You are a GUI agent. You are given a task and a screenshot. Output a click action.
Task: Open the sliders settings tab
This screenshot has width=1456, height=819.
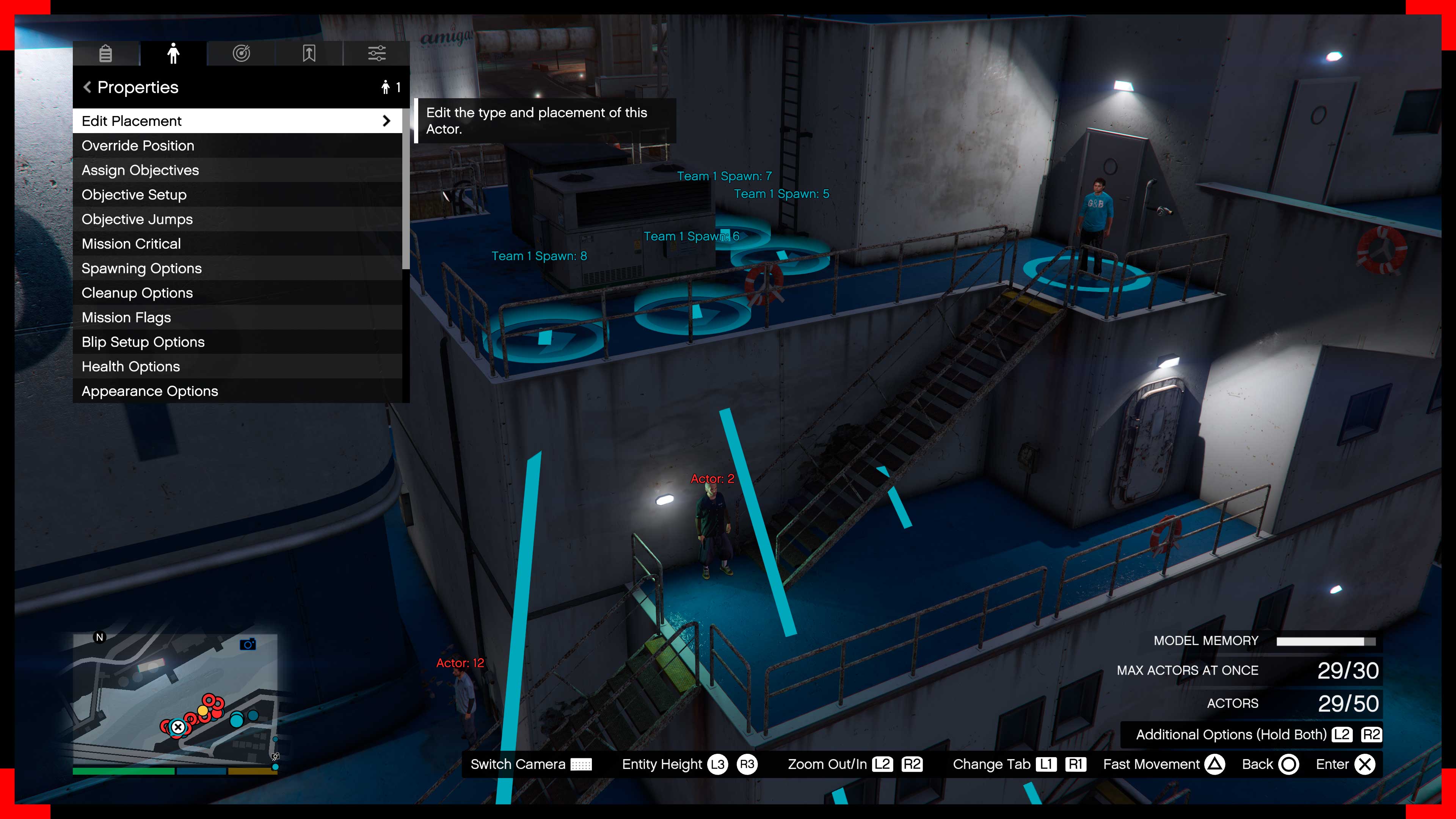tap(376, 54)
